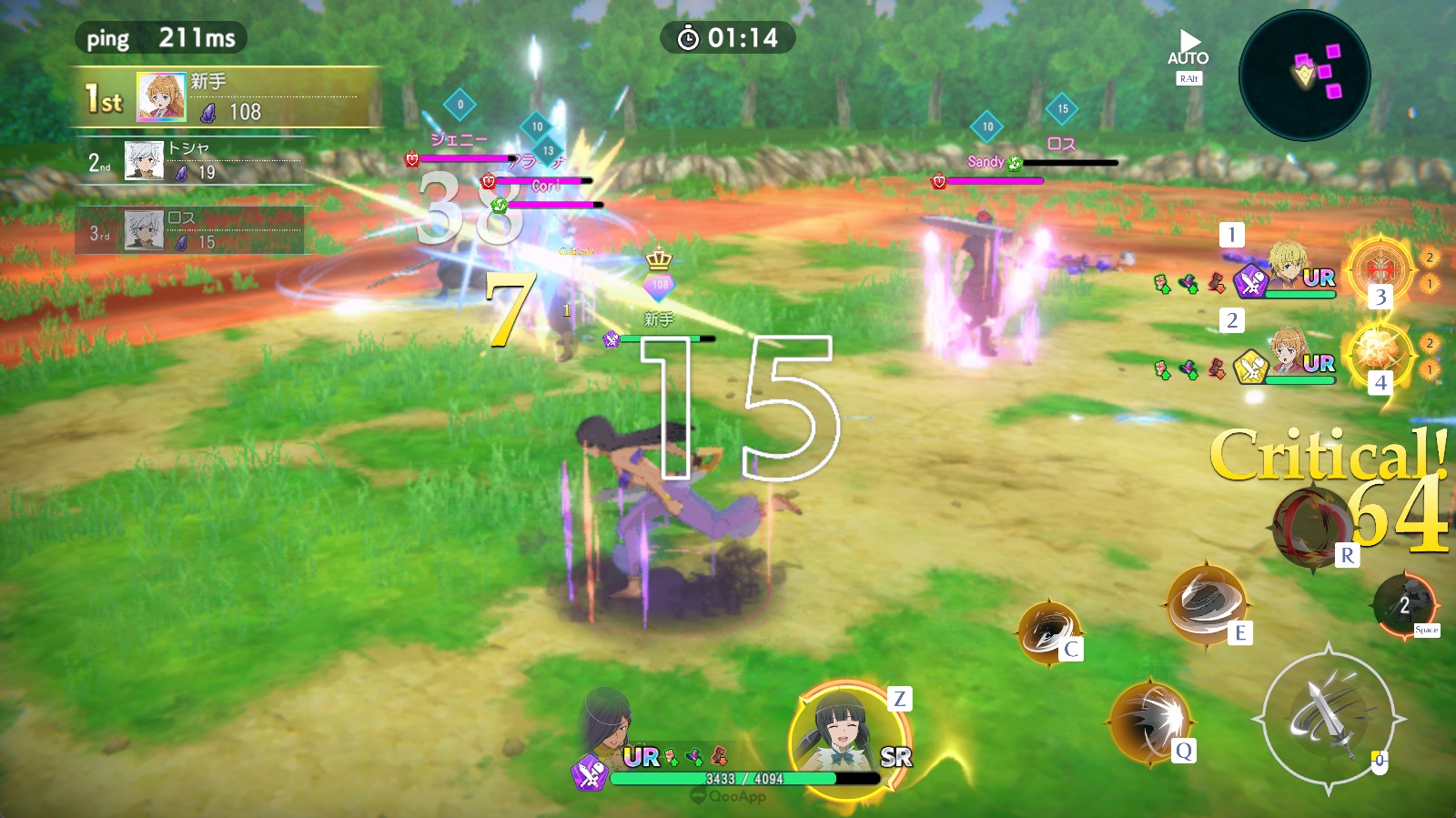
Task: Open the circular minimap
Action: (x=1304, y=75)
